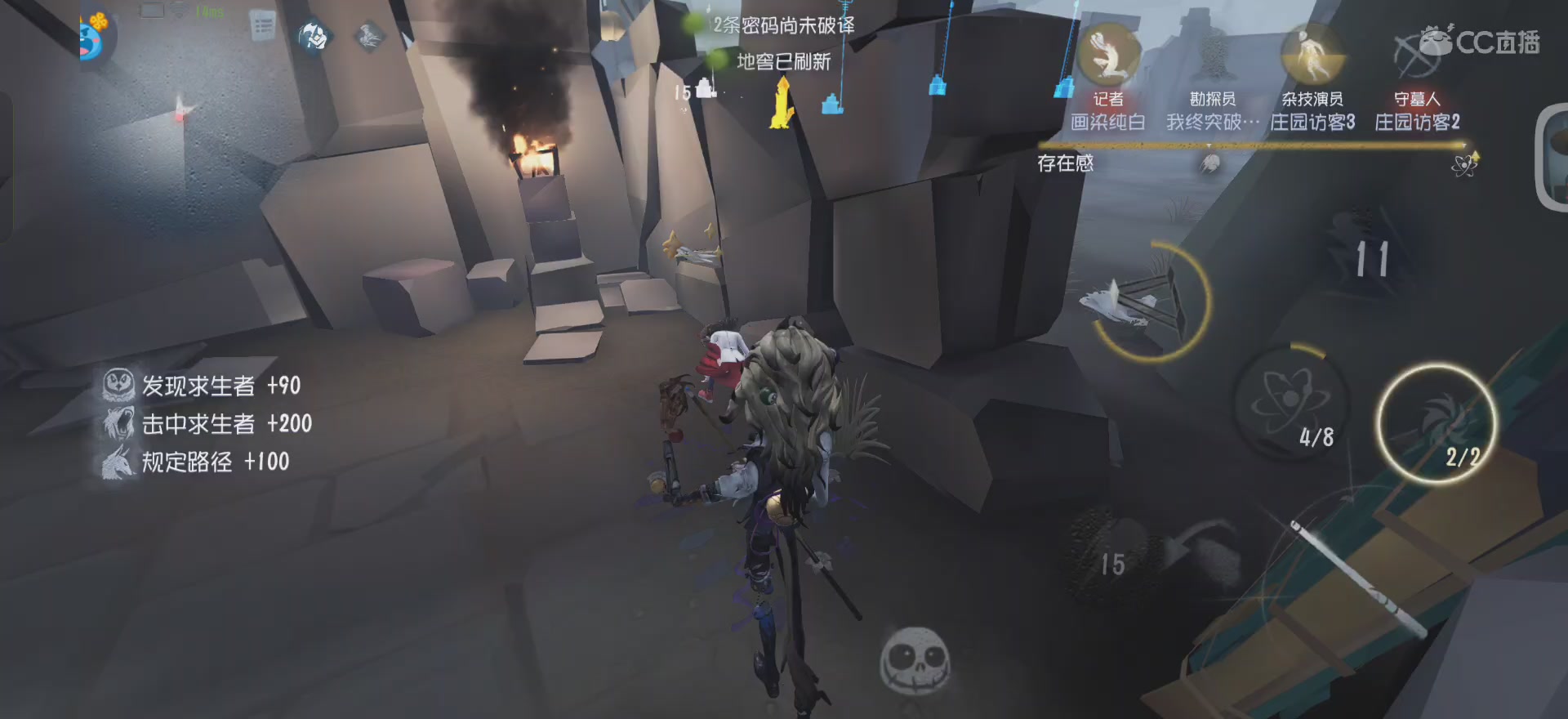
Task: Tap the "2条密码尚未破译" notification
Action: 786,25
